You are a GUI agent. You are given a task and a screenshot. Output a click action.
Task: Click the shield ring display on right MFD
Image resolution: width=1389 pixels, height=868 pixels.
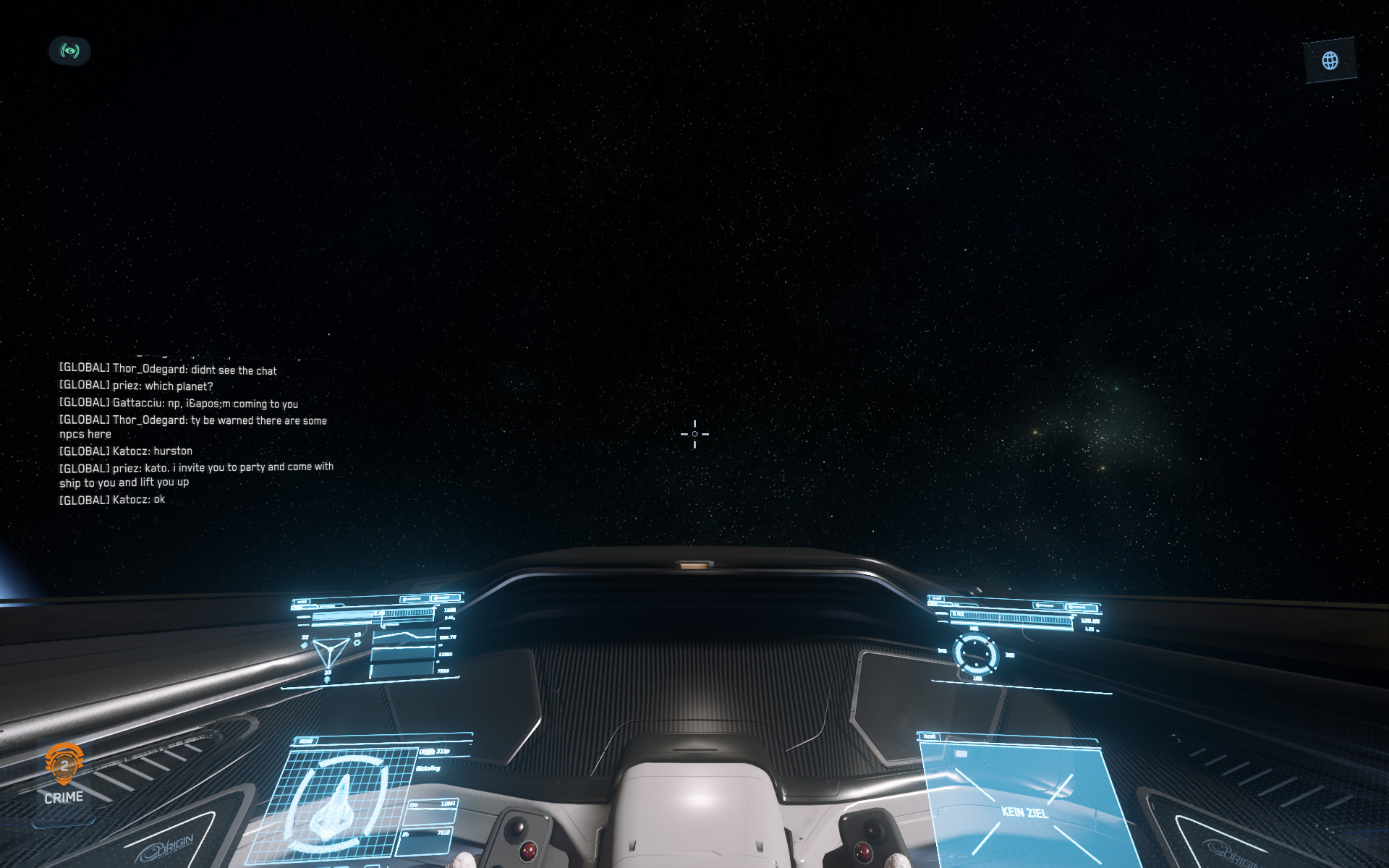[976, 654]
